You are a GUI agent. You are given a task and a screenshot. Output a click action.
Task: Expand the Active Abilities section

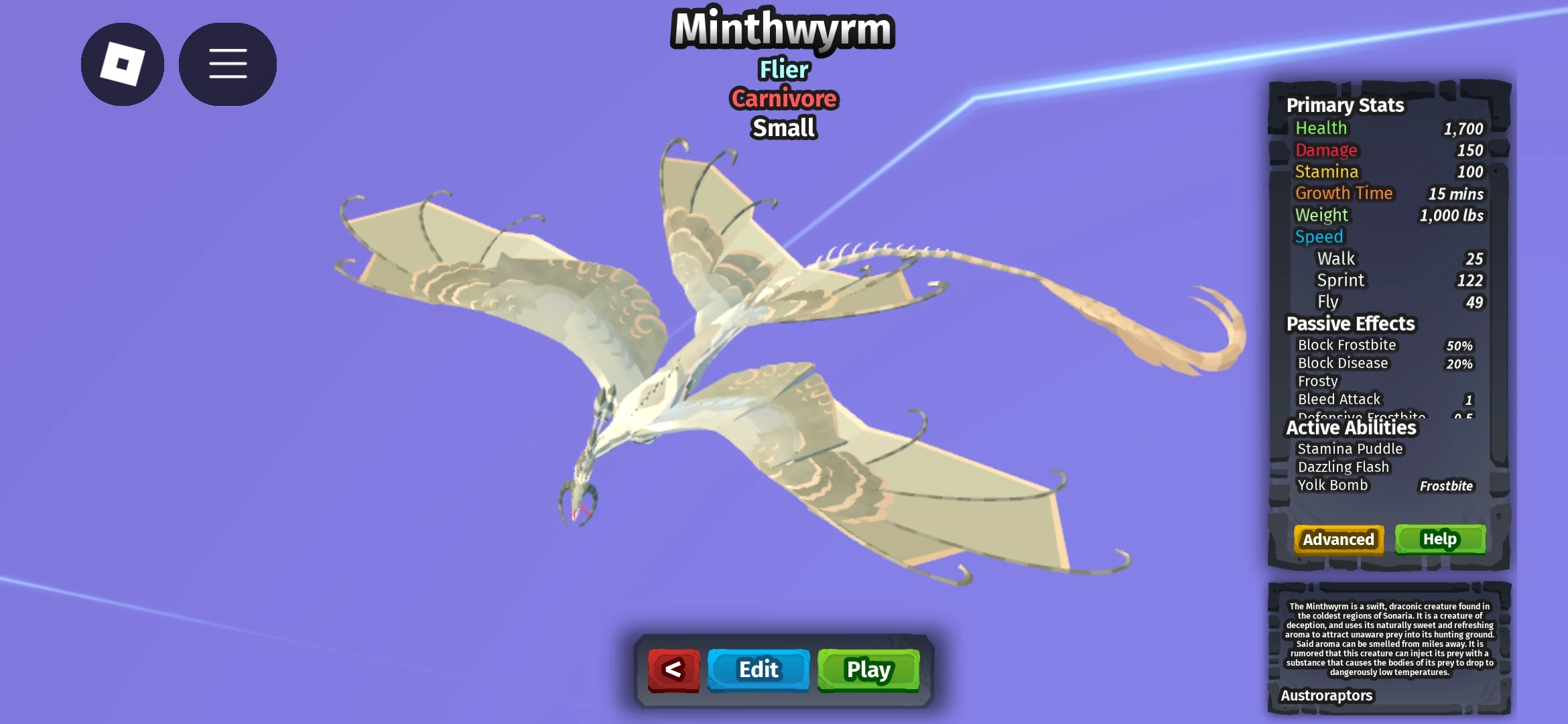point(1352,428)
